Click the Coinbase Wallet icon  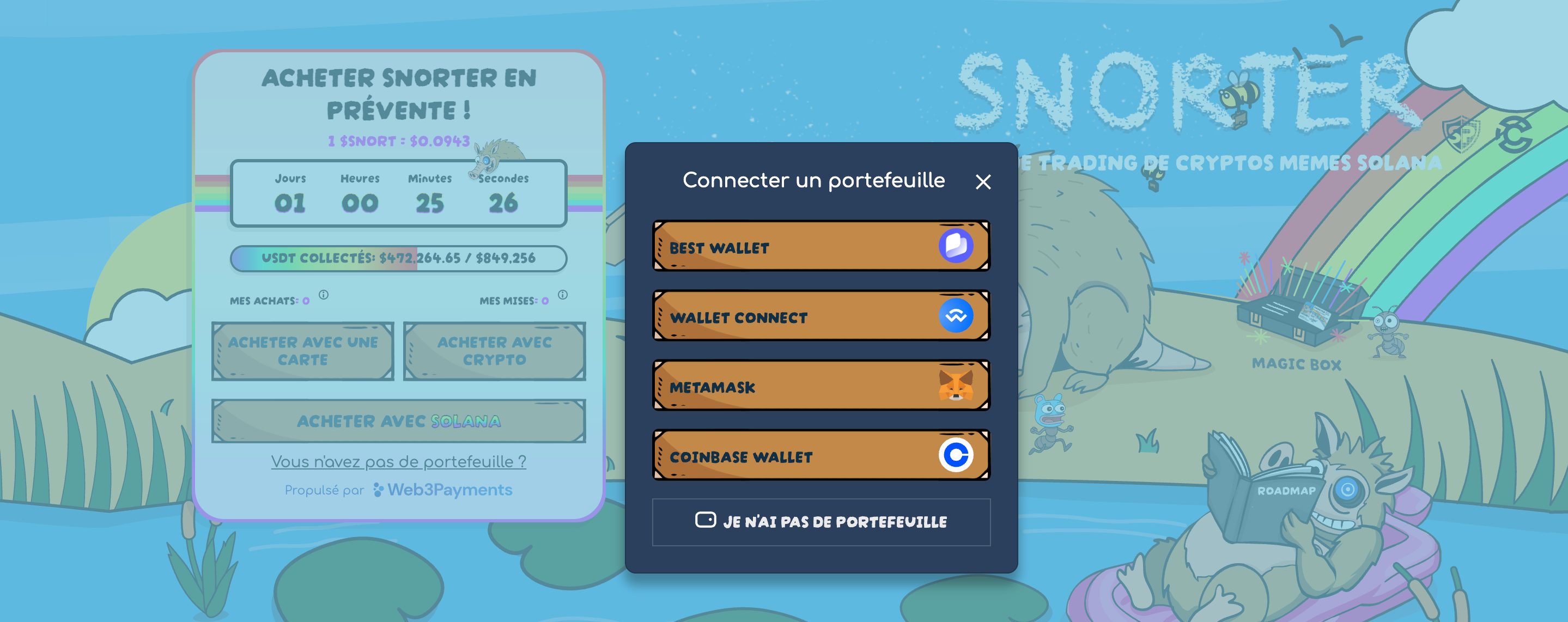(x=954, y=455)
